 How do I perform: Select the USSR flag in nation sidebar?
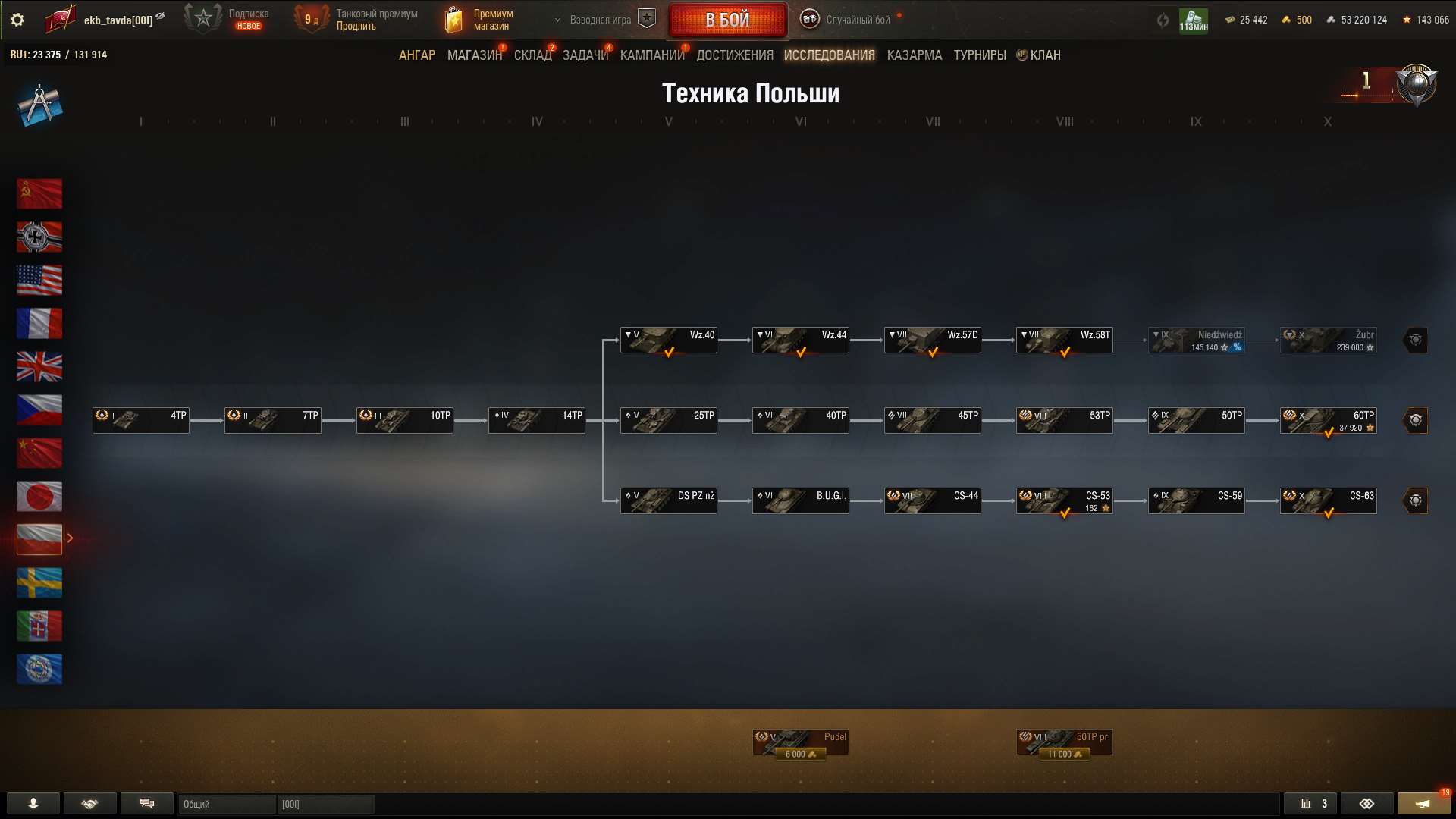(x=39, y=193)
